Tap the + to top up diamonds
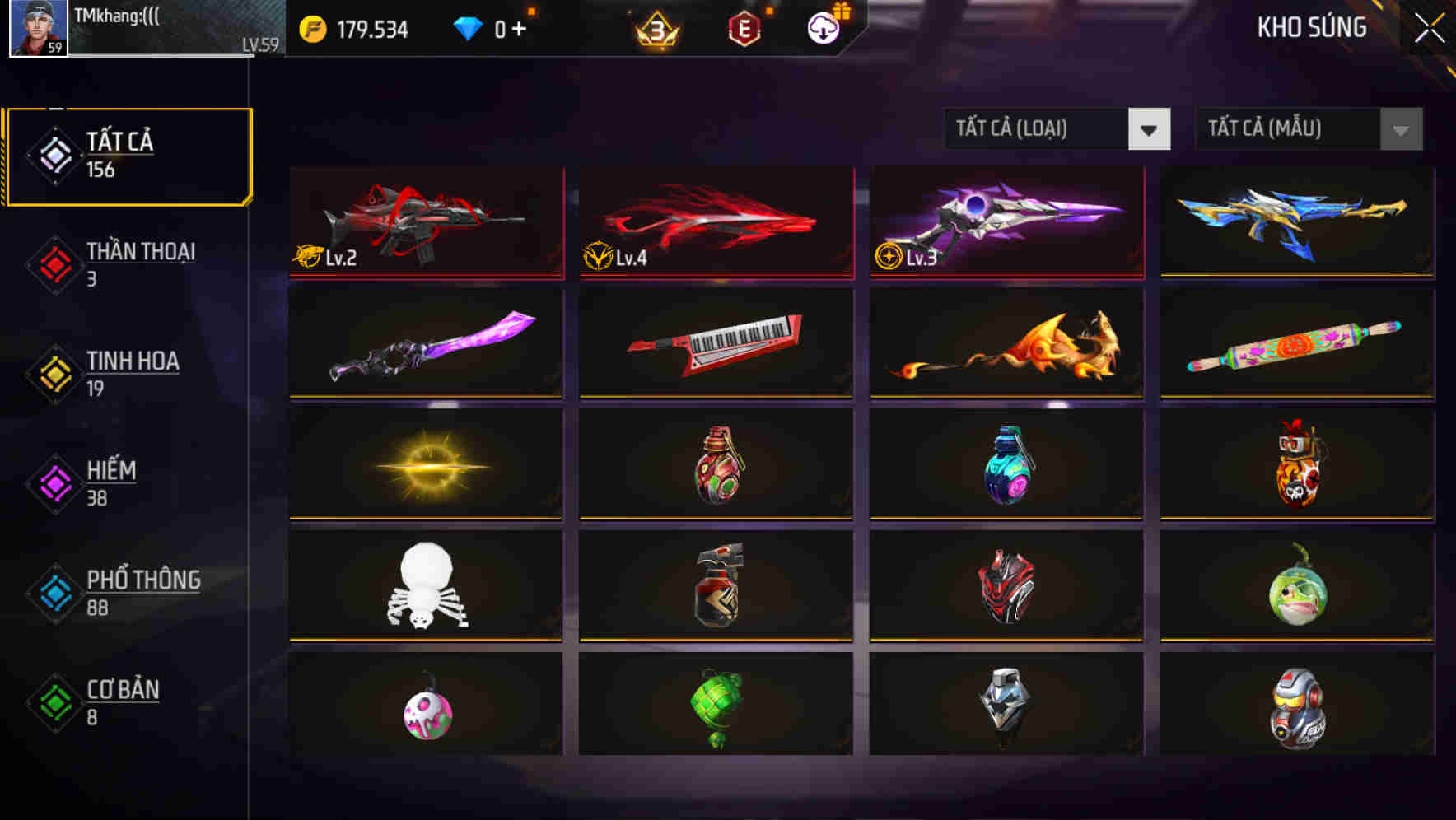Viewport: 1456px width, 820px height. 521,27
